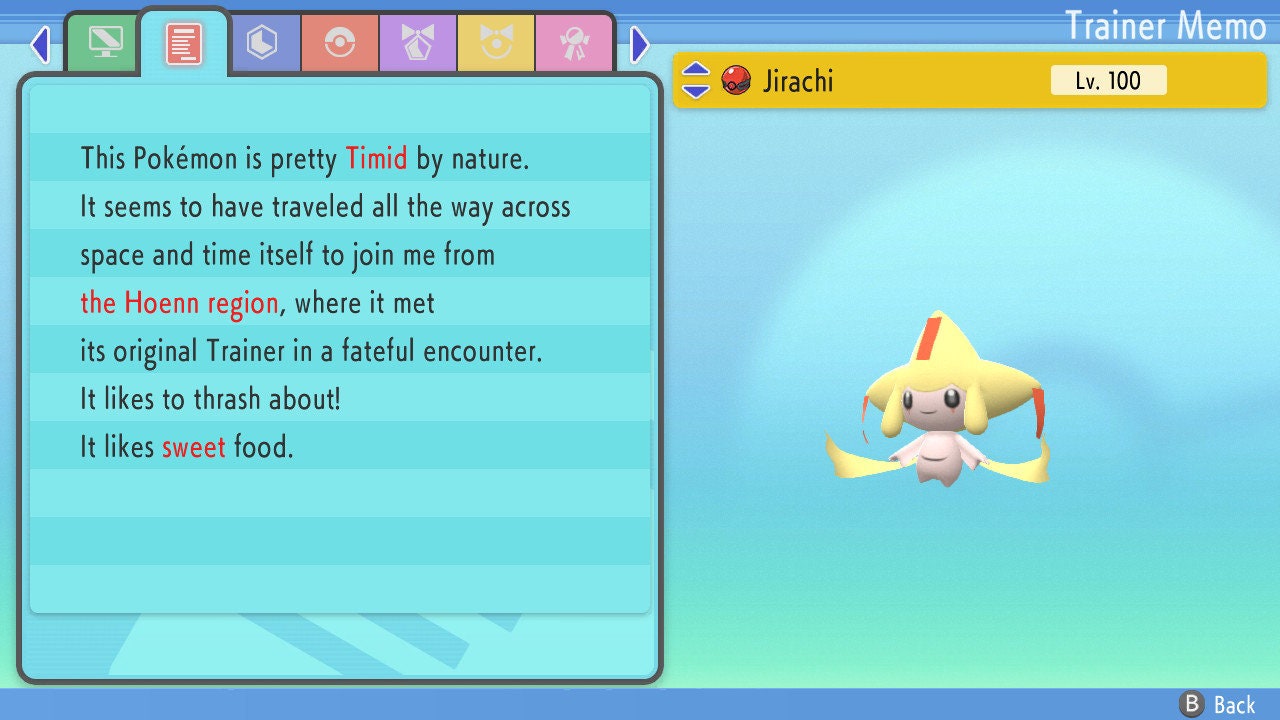Image resolution: width=1280 pixels, height=720 pixels.
Task: Click the right arrow beside the tabs
Action: (640, 44)
